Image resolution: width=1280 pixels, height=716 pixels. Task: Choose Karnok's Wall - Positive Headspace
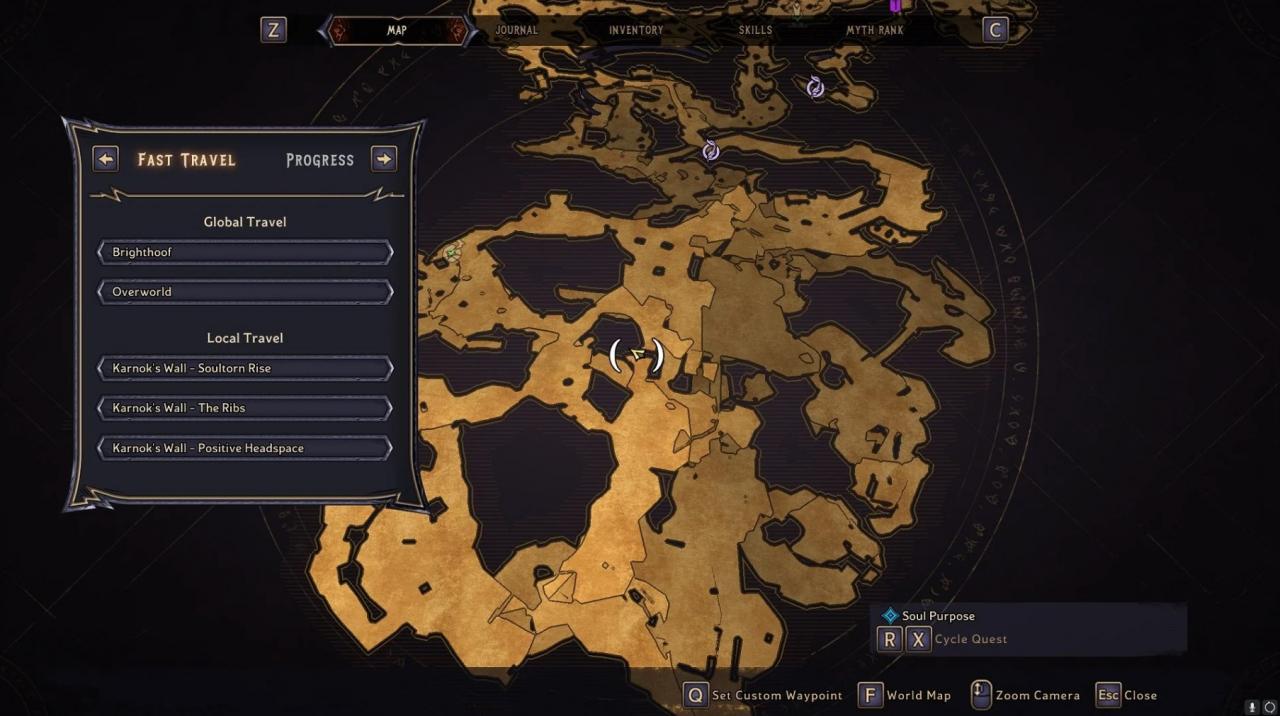245,448
